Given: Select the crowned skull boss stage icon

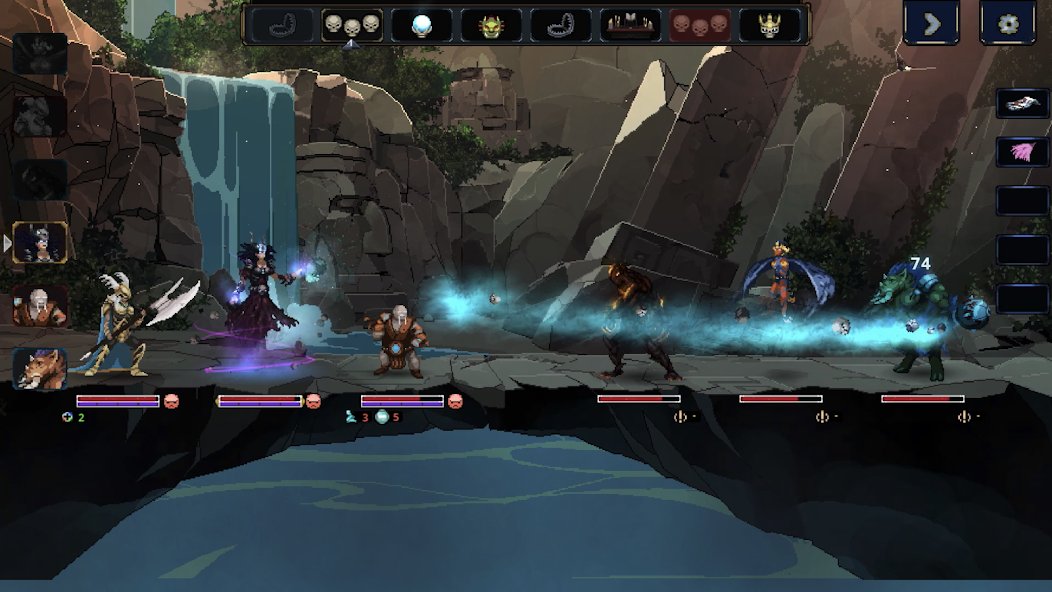Looking at the screenshot, I should 769,24.
